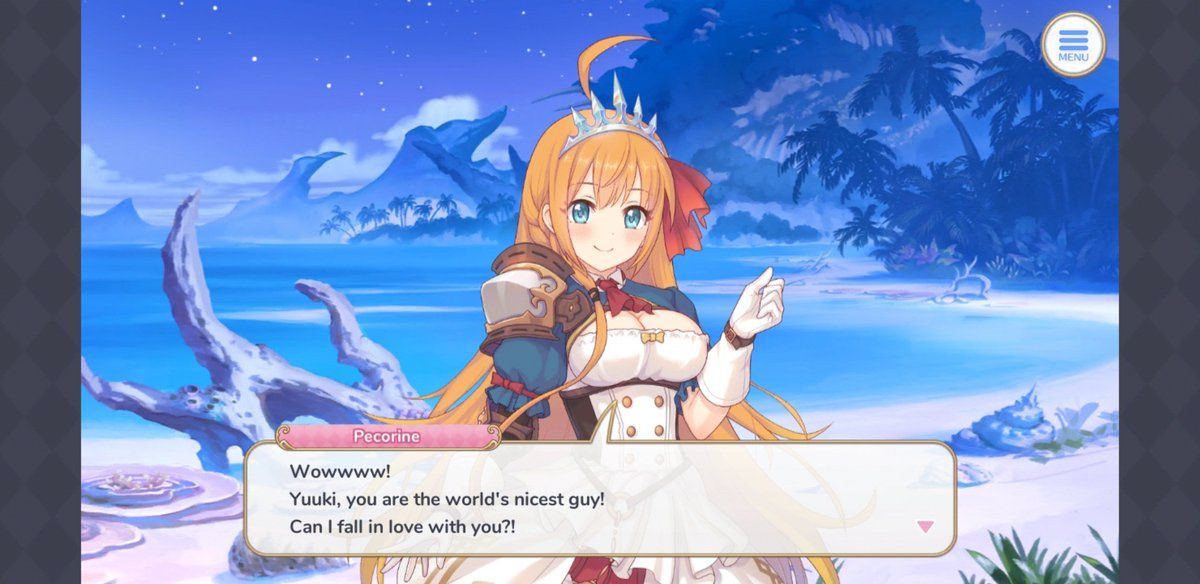Viewport: 1200px width, 584px height.
Task: Advance dialogue with the pink arrow
Action: tap(925, 526)
